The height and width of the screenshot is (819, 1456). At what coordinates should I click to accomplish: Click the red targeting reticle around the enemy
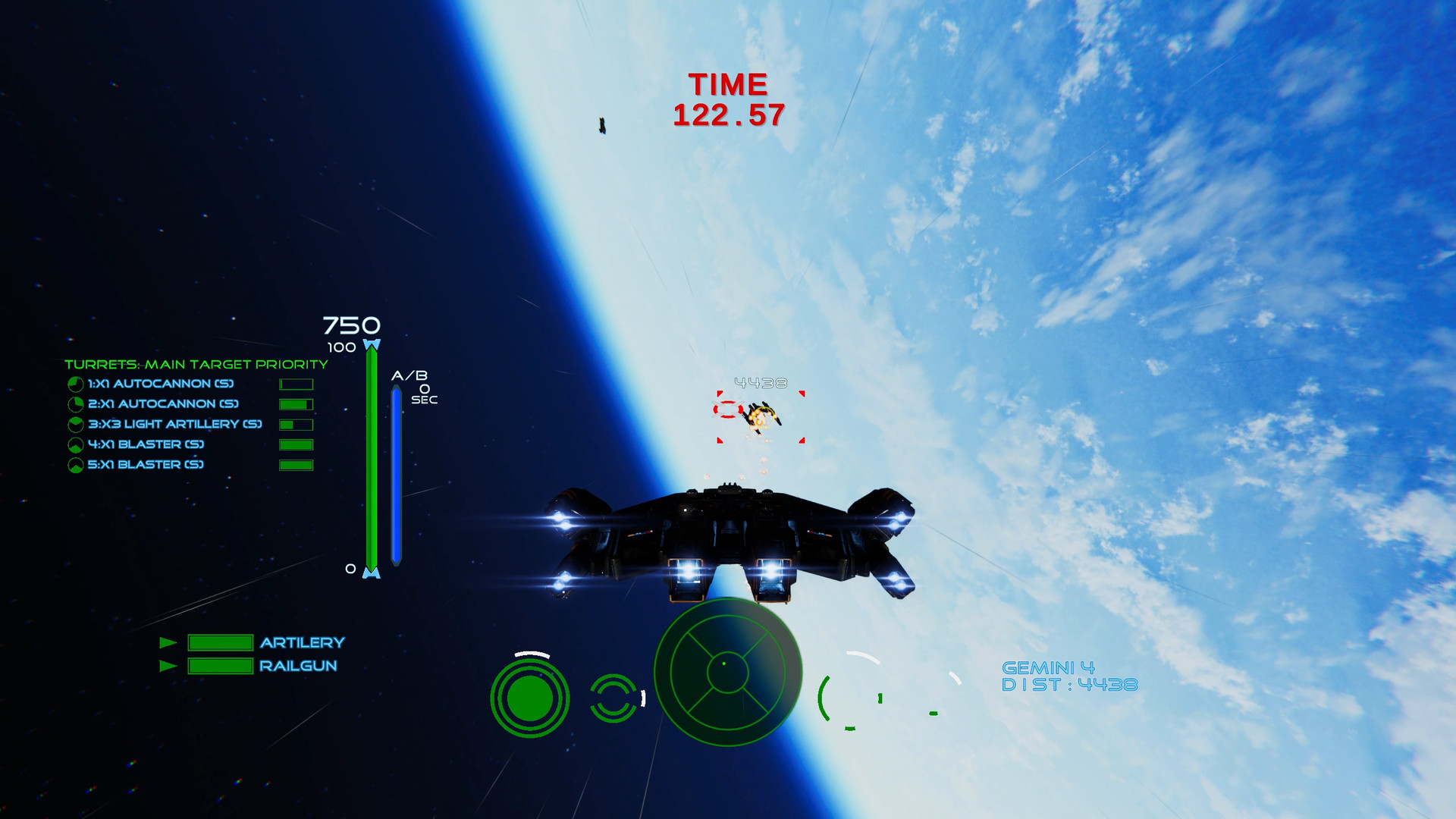tap(761, 415)
